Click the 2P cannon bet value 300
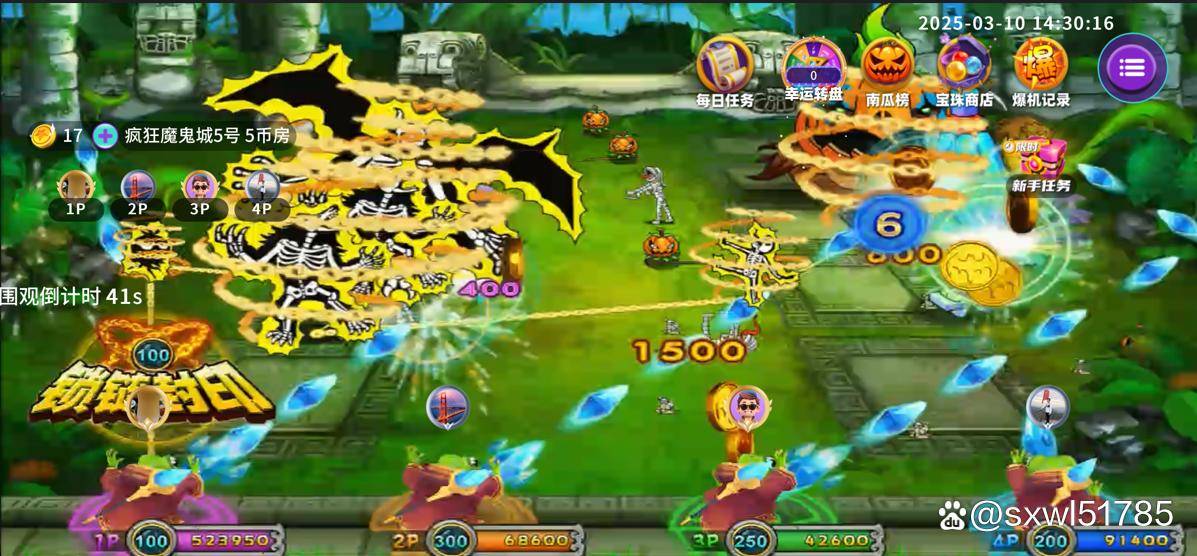Image resolution: width=1197 pixels, height=556 pixels. 450,541
